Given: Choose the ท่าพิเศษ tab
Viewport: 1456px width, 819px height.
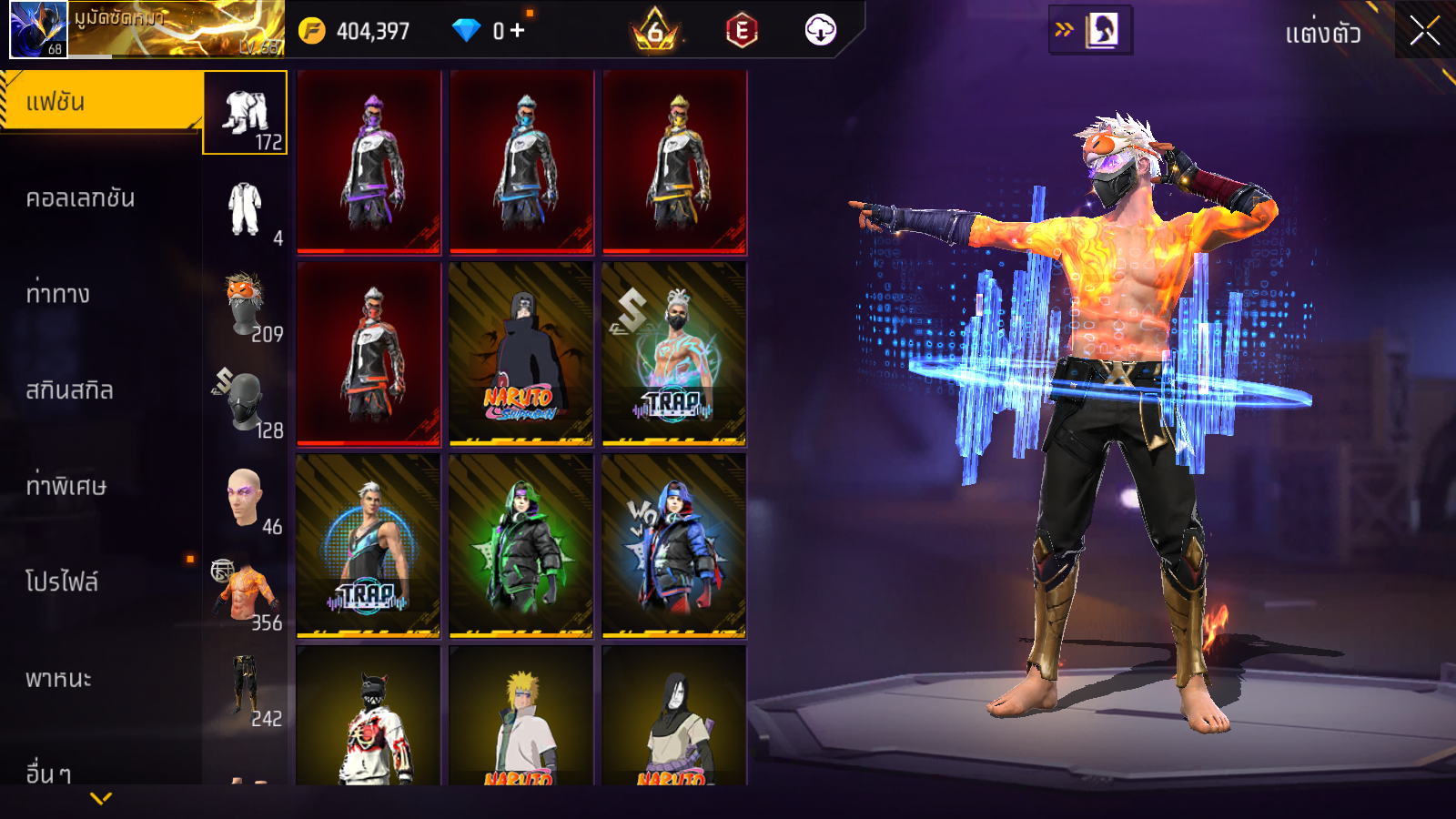Looking at the screenshot, I should coord(66,486).
